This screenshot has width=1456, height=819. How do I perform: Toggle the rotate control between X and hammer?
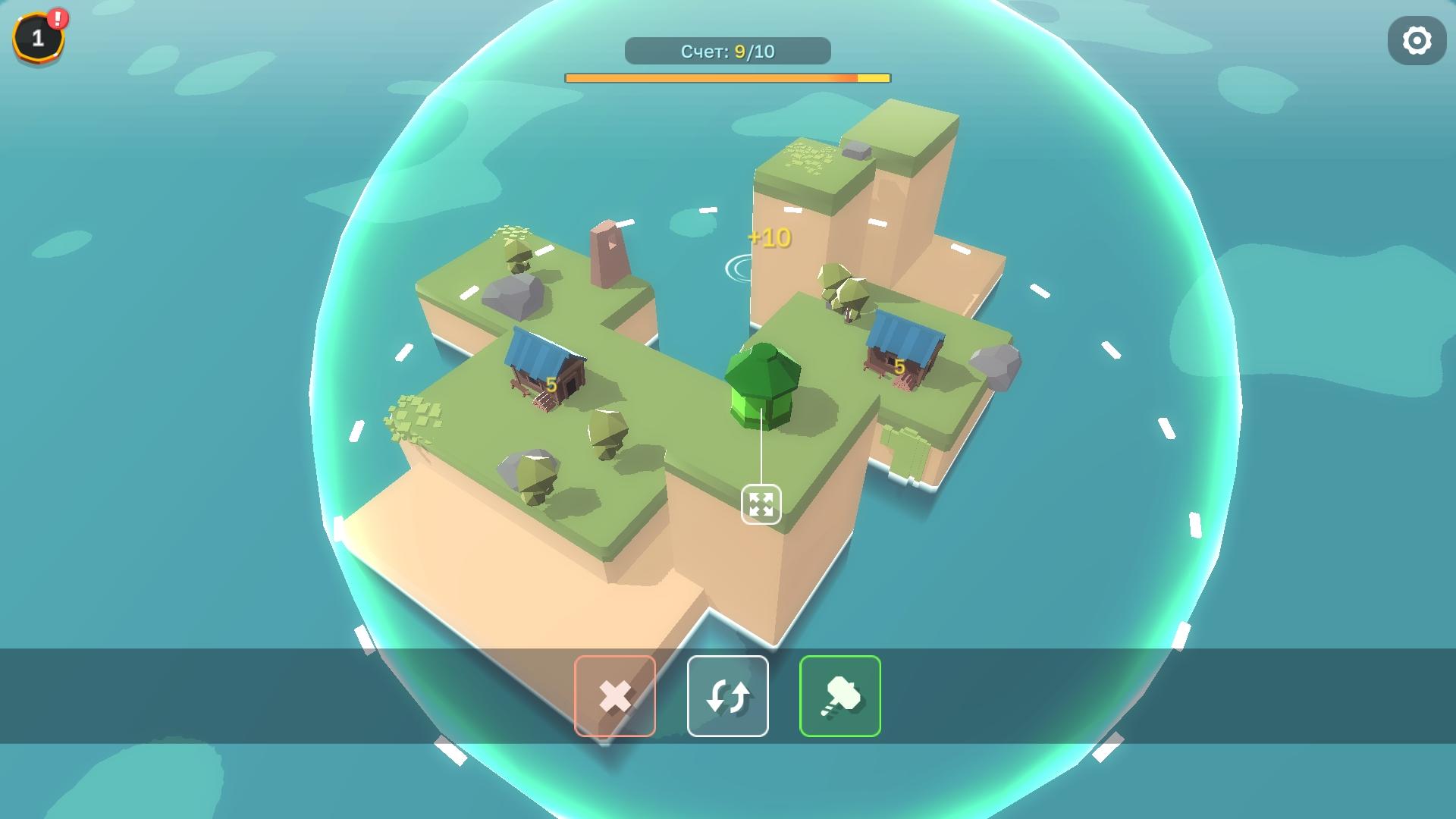728,695
